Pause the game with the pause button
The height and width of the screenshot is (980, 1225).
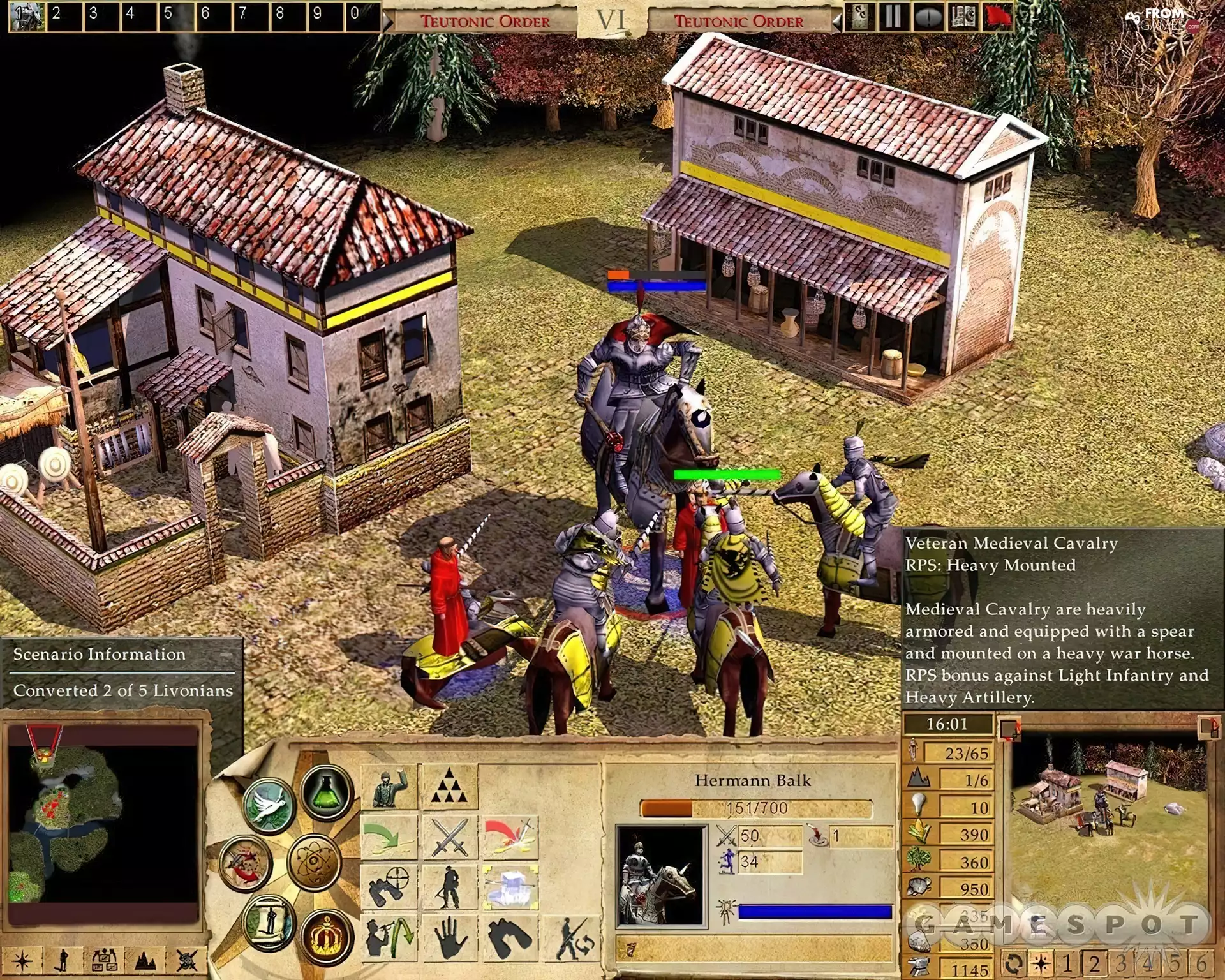click(893, 17)
